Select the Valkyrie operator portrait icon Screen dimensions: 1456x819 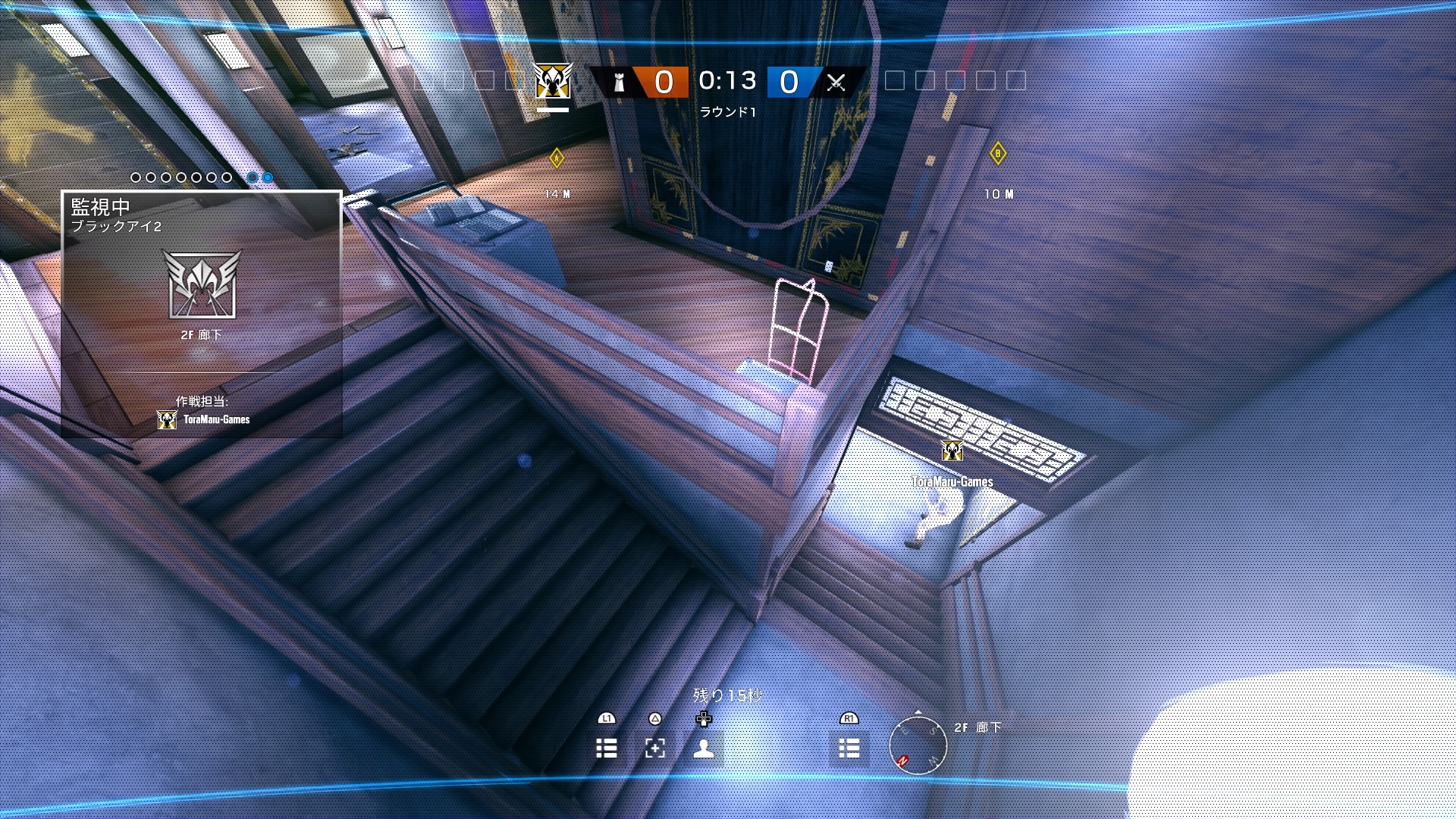click(553, 82)
